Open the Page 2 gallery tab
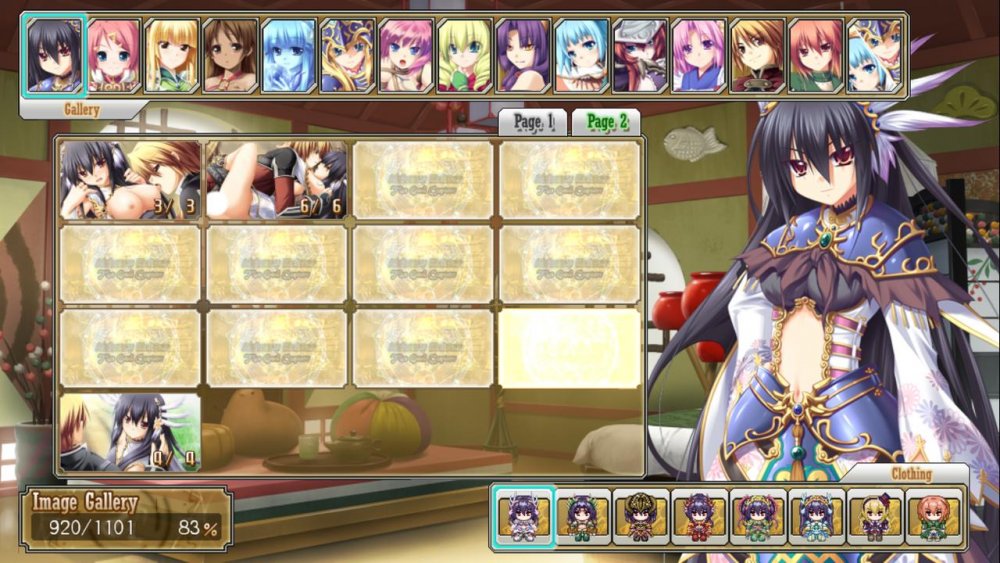Image resolution: width=1000 pixels, height=563 pixels. (606, 122)
